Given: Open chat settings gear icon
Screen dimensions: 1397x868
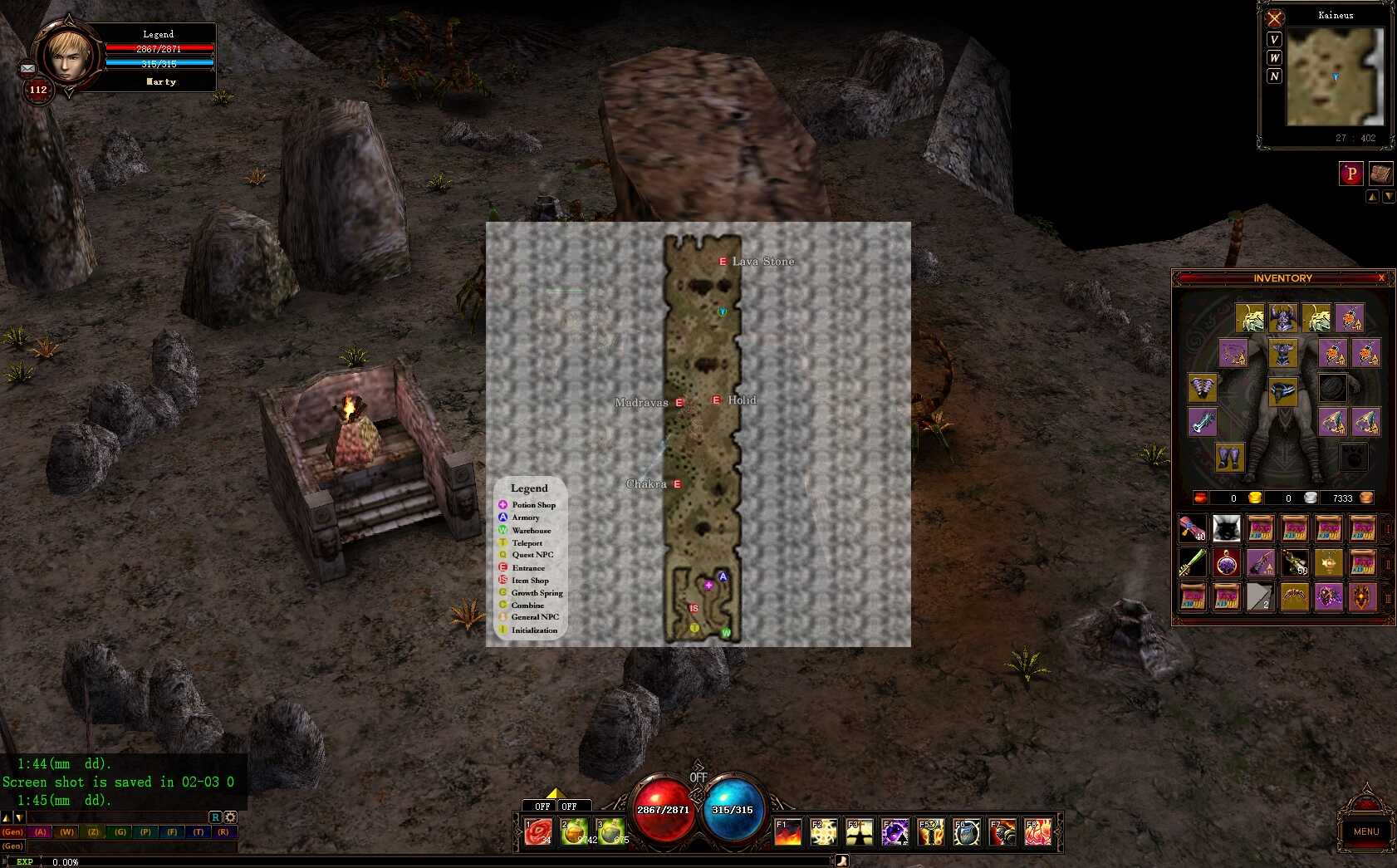Looking at the screenshot, I should [230, 817].
